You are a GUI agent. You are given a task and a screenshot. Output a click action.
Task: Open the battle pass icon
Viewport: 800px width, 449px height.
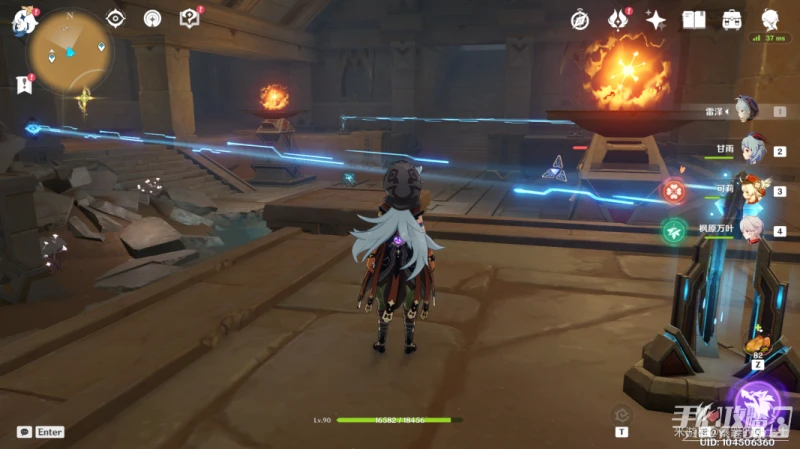tap(618, 19)
